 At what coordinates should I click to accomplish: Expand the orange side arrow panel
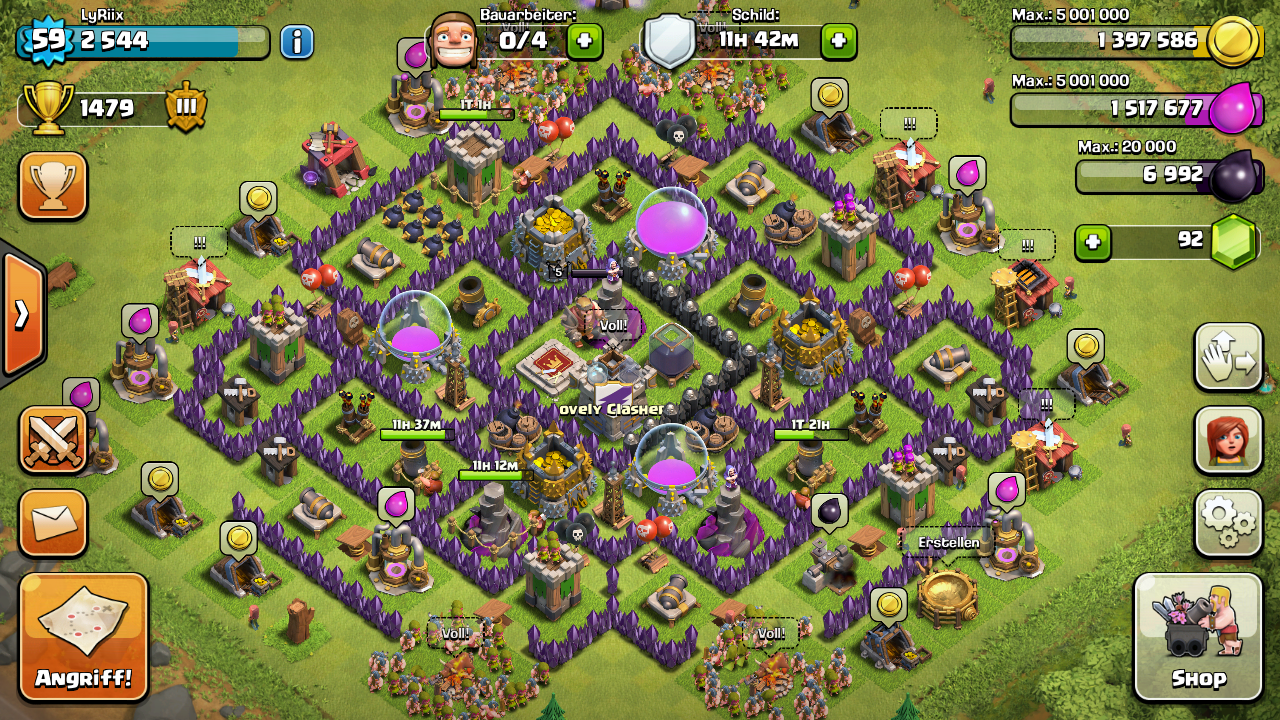pos(21,314)
